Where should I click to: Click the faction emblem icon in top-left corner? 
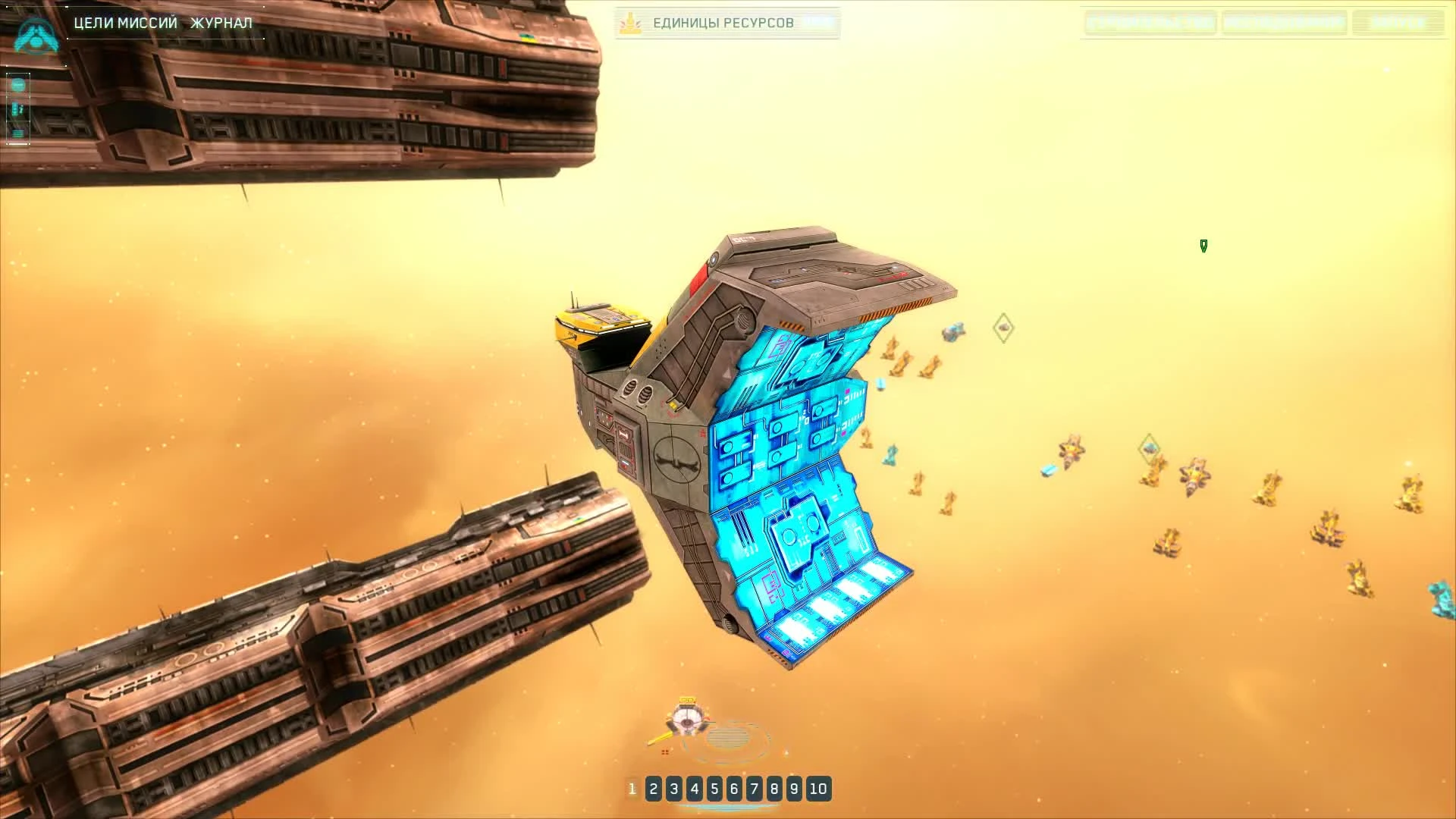(35, 36)
